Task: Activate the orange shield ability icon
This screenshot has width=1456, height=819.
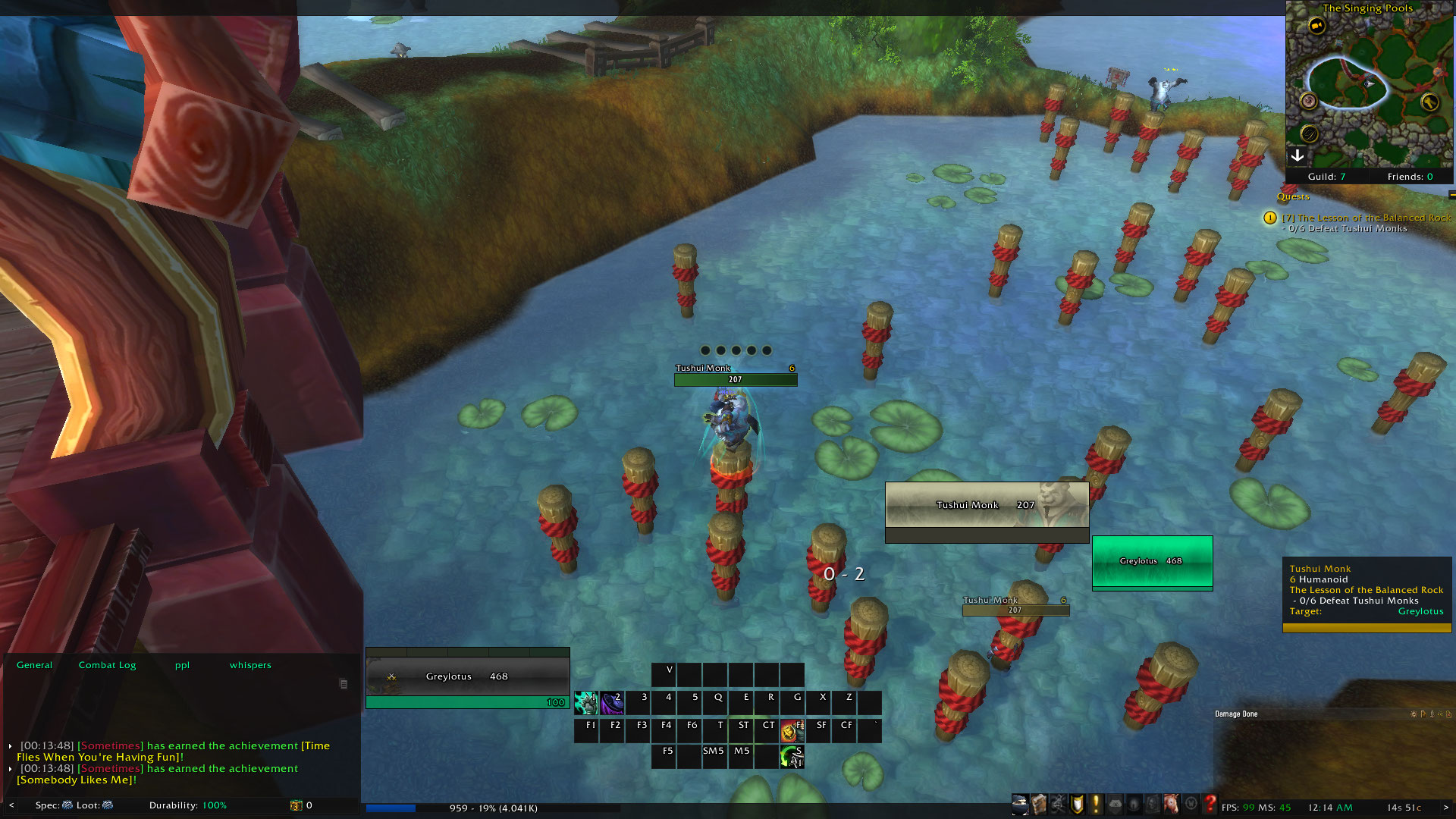Action: (792, 731)
